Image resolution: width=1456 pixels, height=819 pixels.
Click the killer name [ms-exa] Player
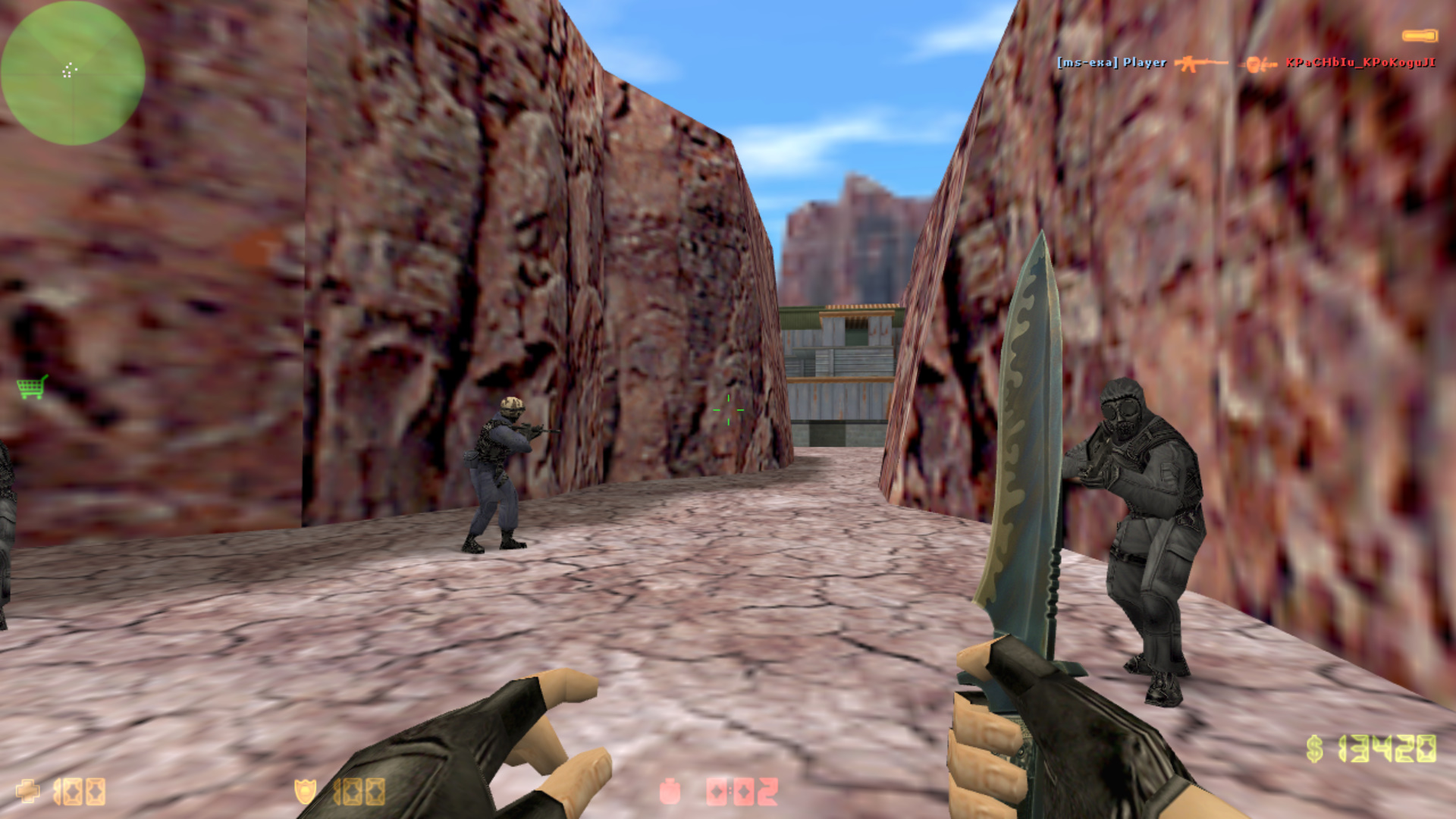(1111, 63)
